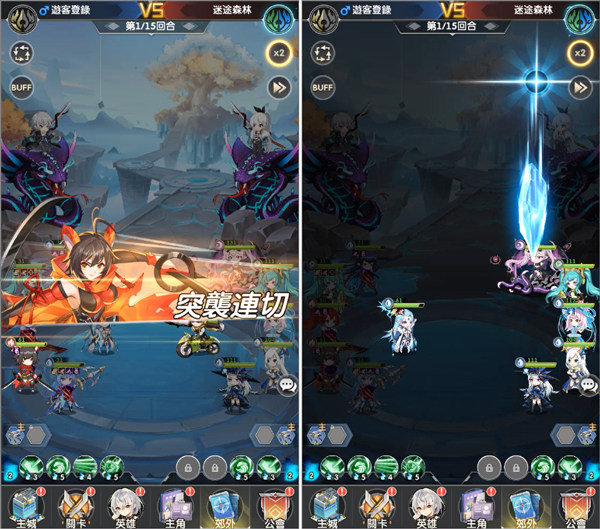
Task: Open the 主城 tab in the right screenshot
Action: (324, 506)
